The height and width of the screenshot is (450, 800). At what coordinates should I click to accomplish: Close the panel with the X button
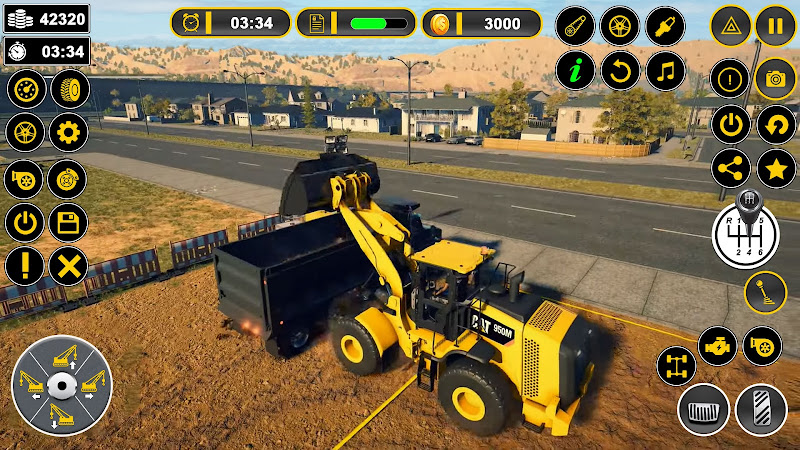point(68,266)
